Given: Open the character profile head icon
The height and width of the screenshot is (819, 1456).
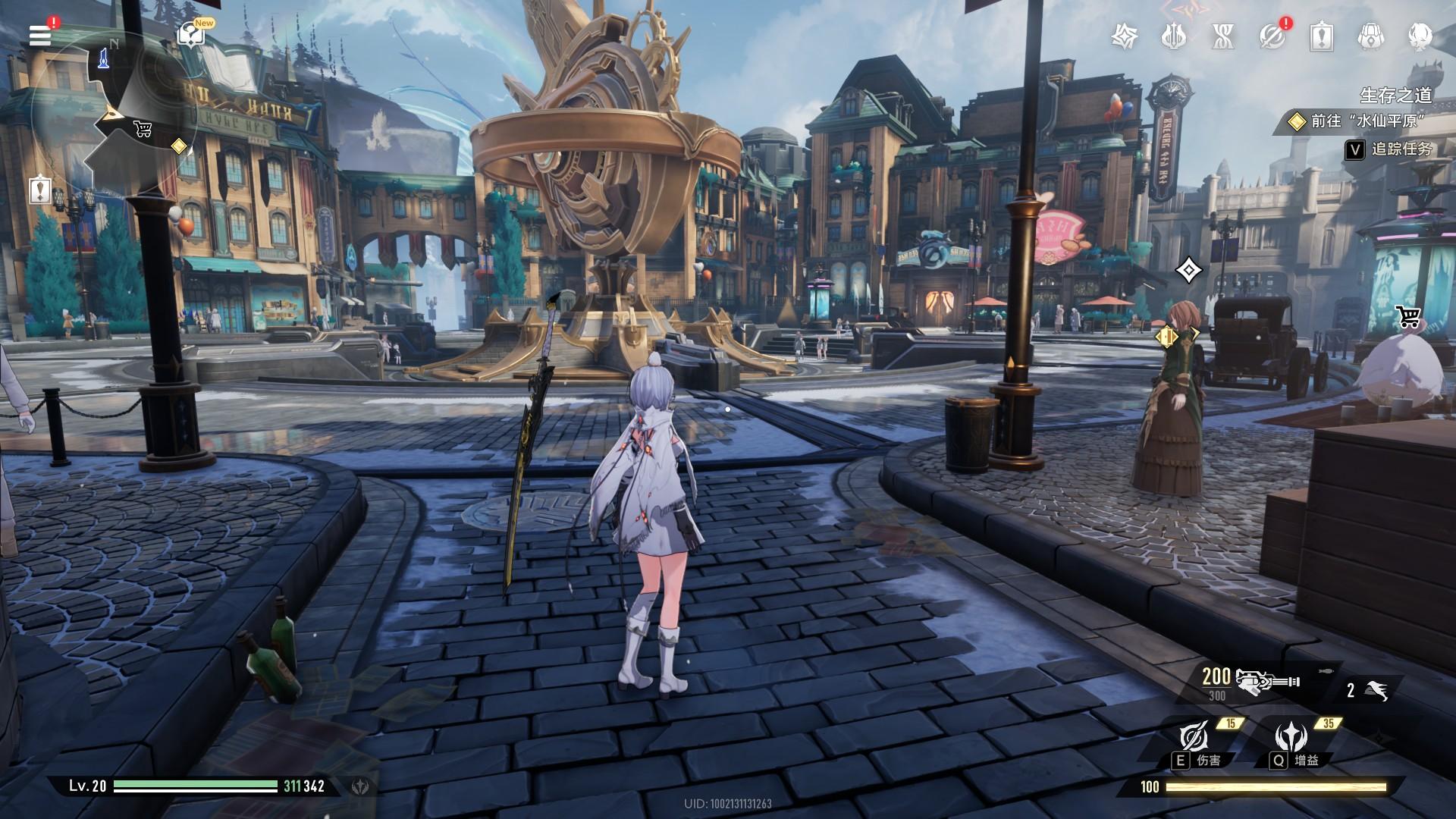Looking at the screenshot, I should [1420, 36].
